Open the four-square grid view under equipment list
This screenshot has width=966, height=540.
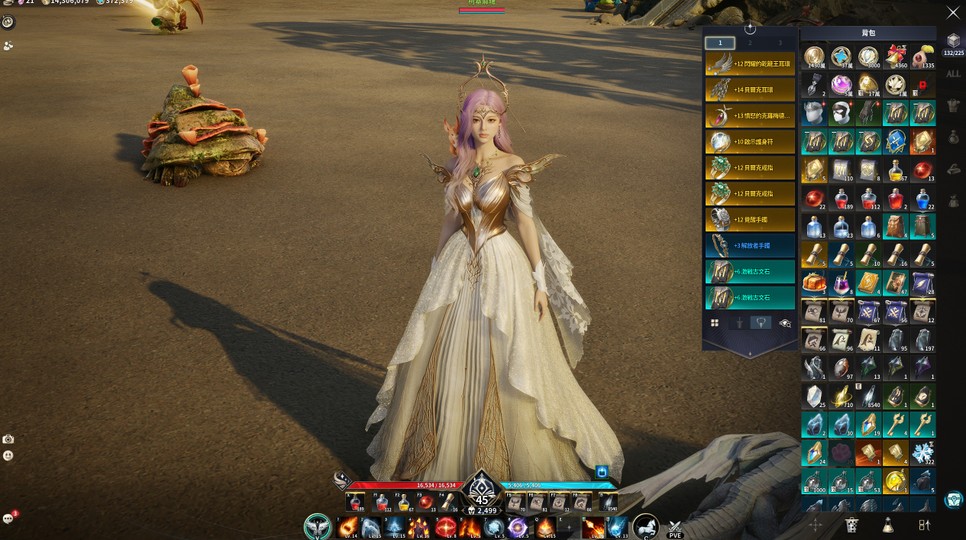715,323
